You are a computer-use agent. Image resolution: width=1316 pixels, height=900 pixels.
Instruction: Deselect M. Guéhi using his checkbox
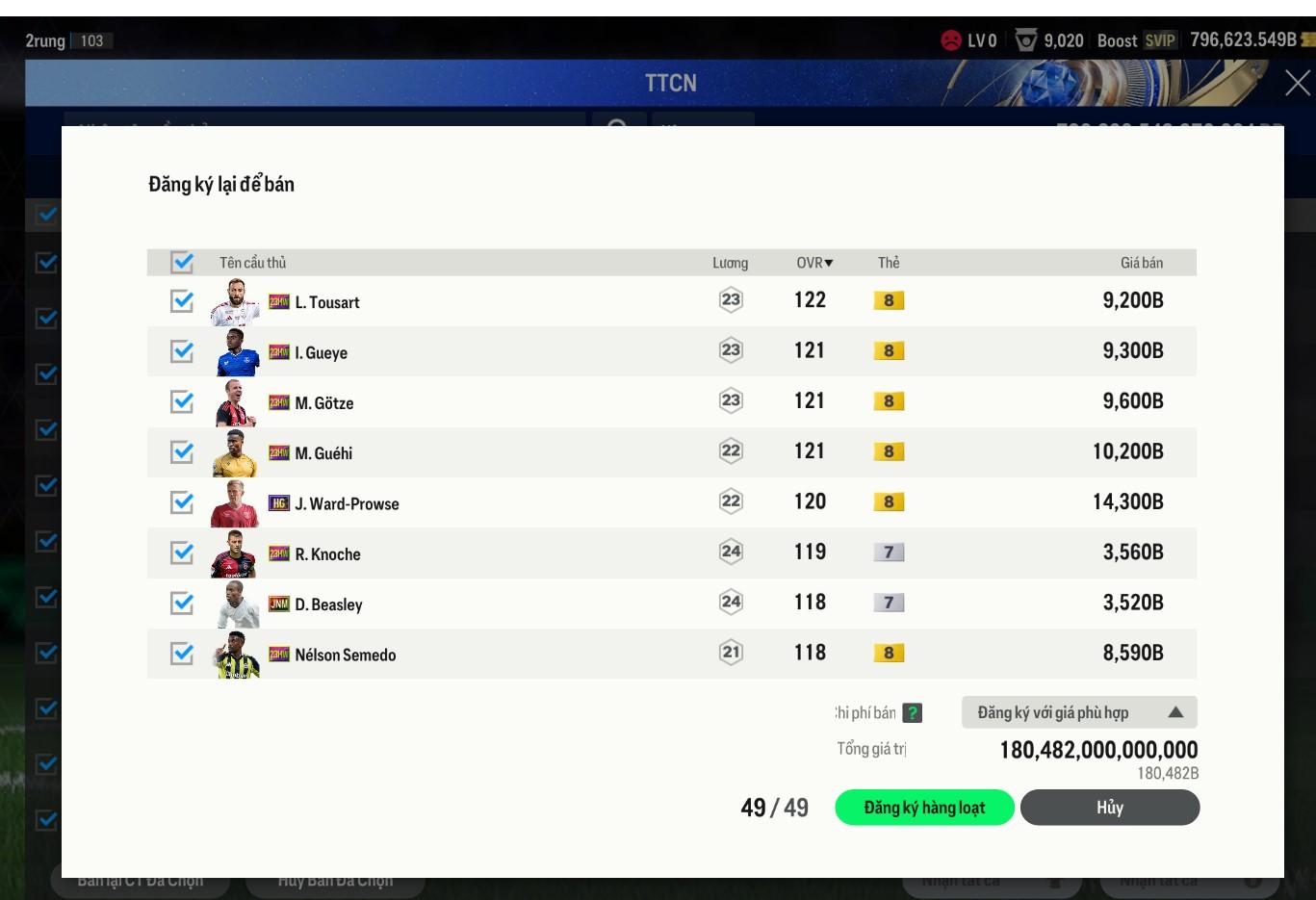[x=182, y=451]
